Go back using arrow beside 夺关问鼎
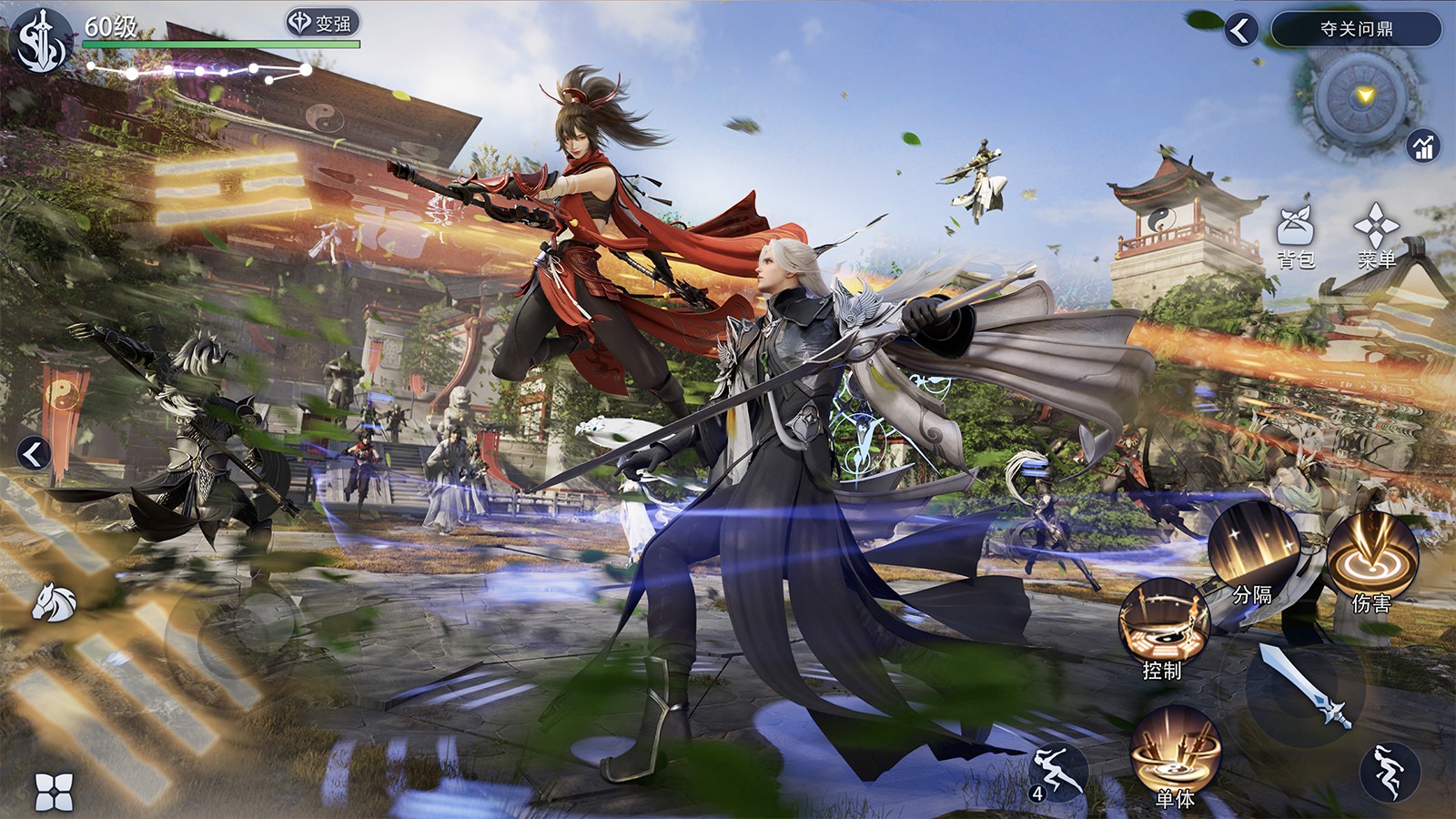The width and height of the screenshot is (1456, 819). click(x=1239, y=28)
